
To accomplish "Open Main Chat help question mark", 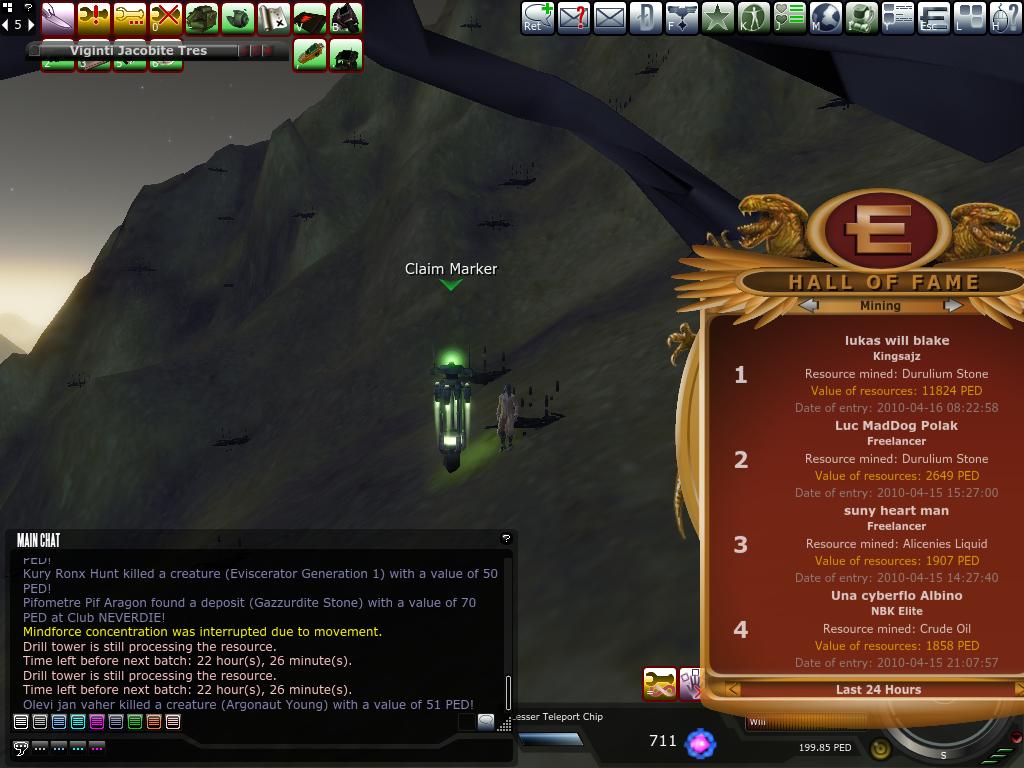I will pyautogui.click(x=506, y=538).
